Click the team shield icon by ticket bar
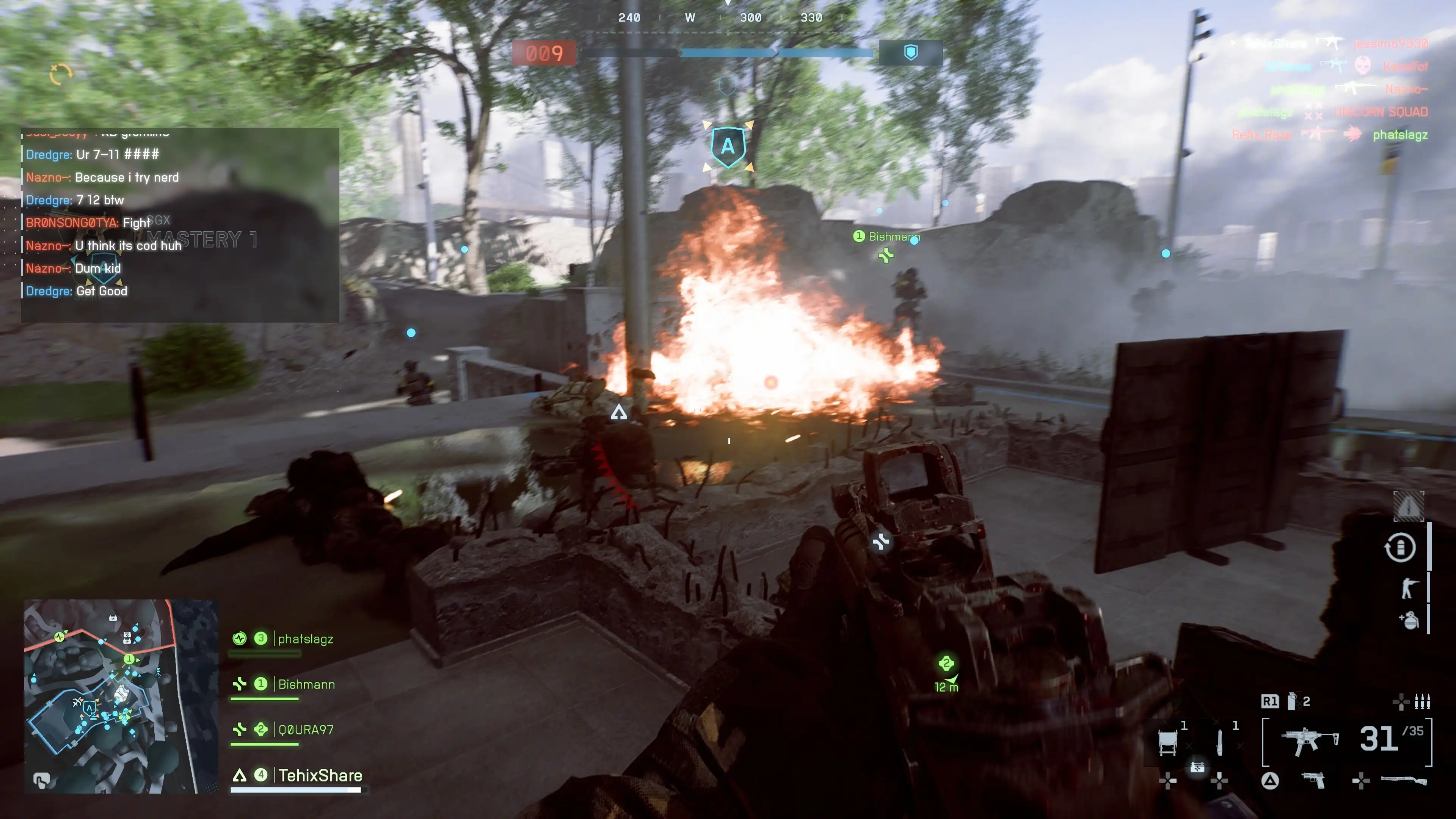1456x819 pixels. click(x=910, y=53)
